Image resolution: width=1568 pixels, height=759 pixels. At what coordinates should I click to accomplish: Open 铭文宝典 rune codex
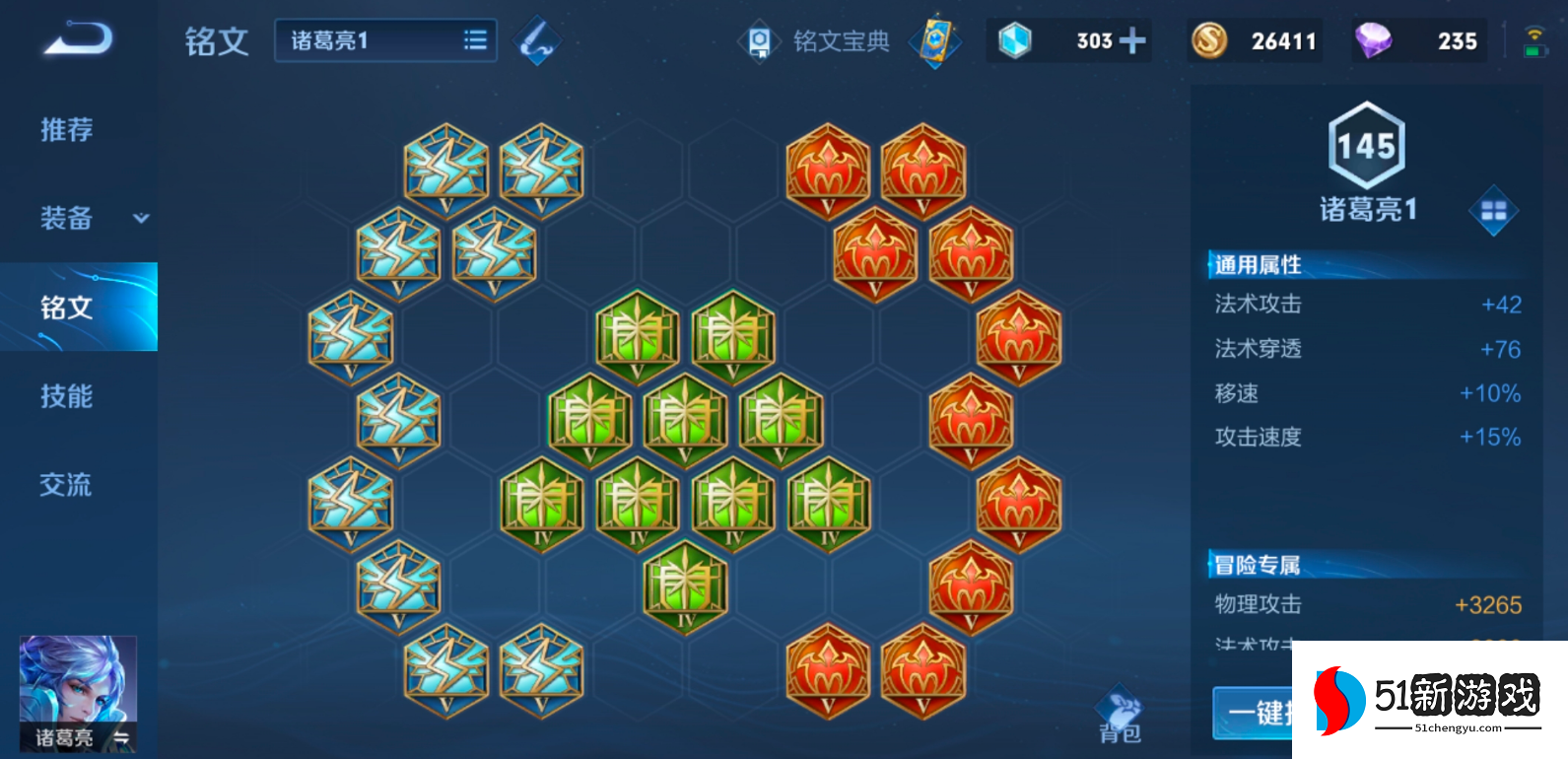click(x=816, y=41)
